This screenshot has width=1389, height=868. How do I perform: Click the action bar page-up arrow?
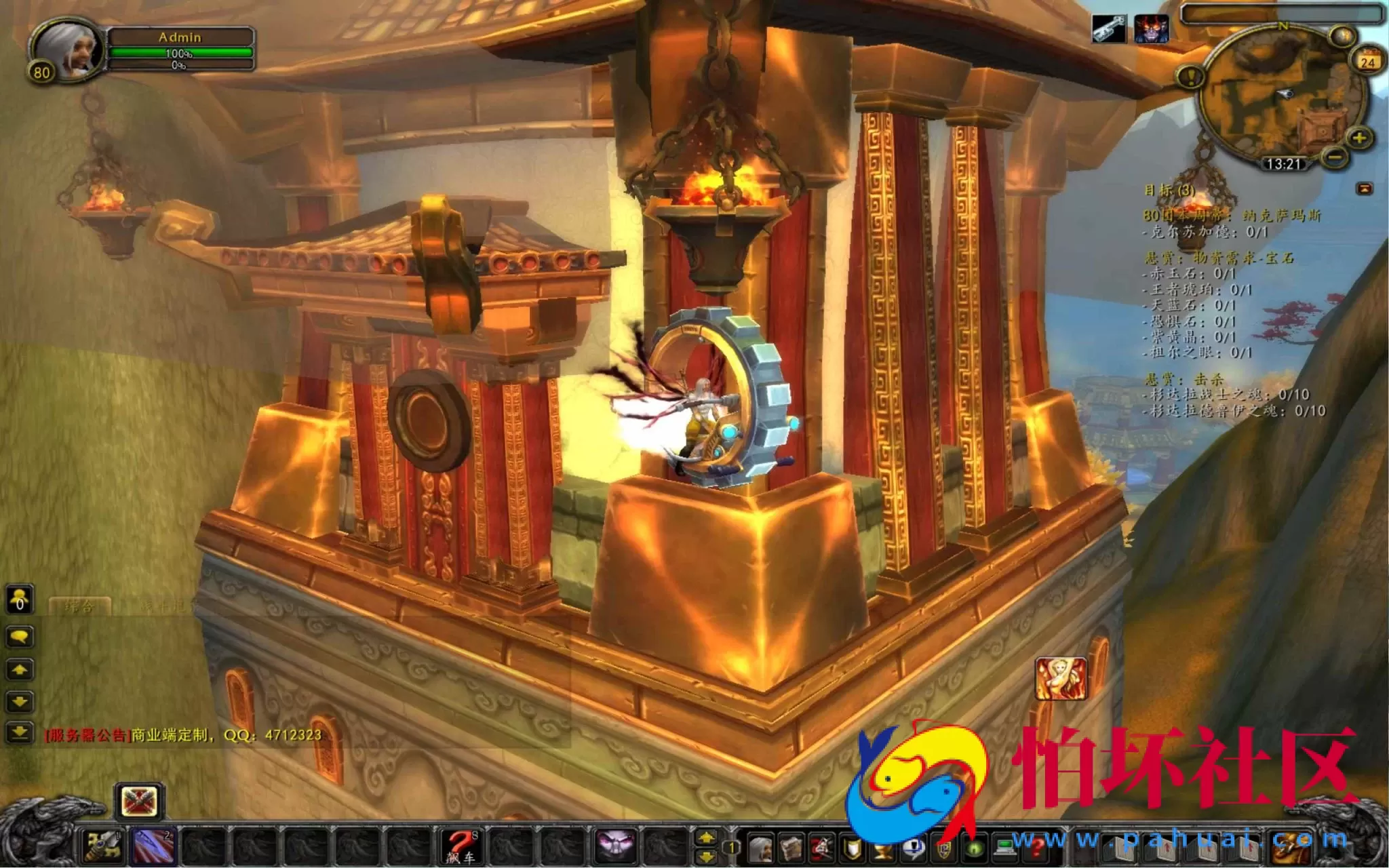point(705,836)
